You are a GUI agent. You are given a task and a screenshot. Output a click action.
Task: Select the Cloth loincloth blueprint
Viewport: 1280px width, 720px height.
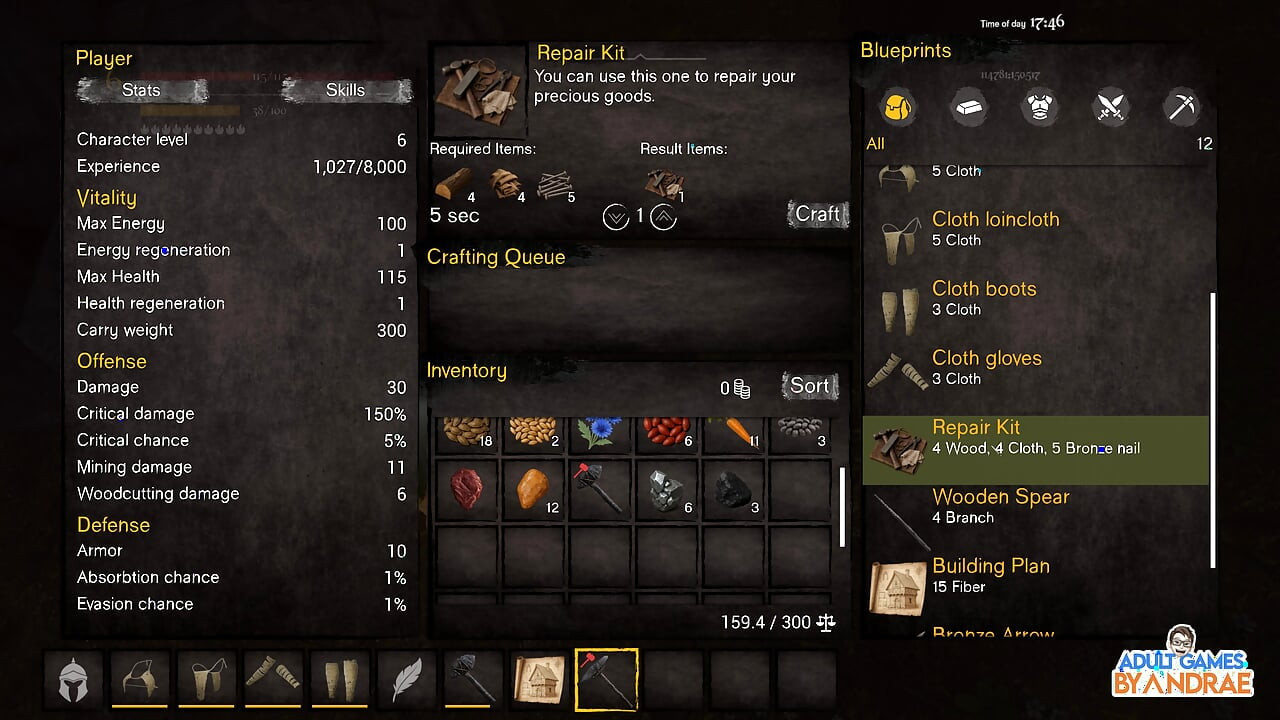pyautogui.click(x=995, y=229)
